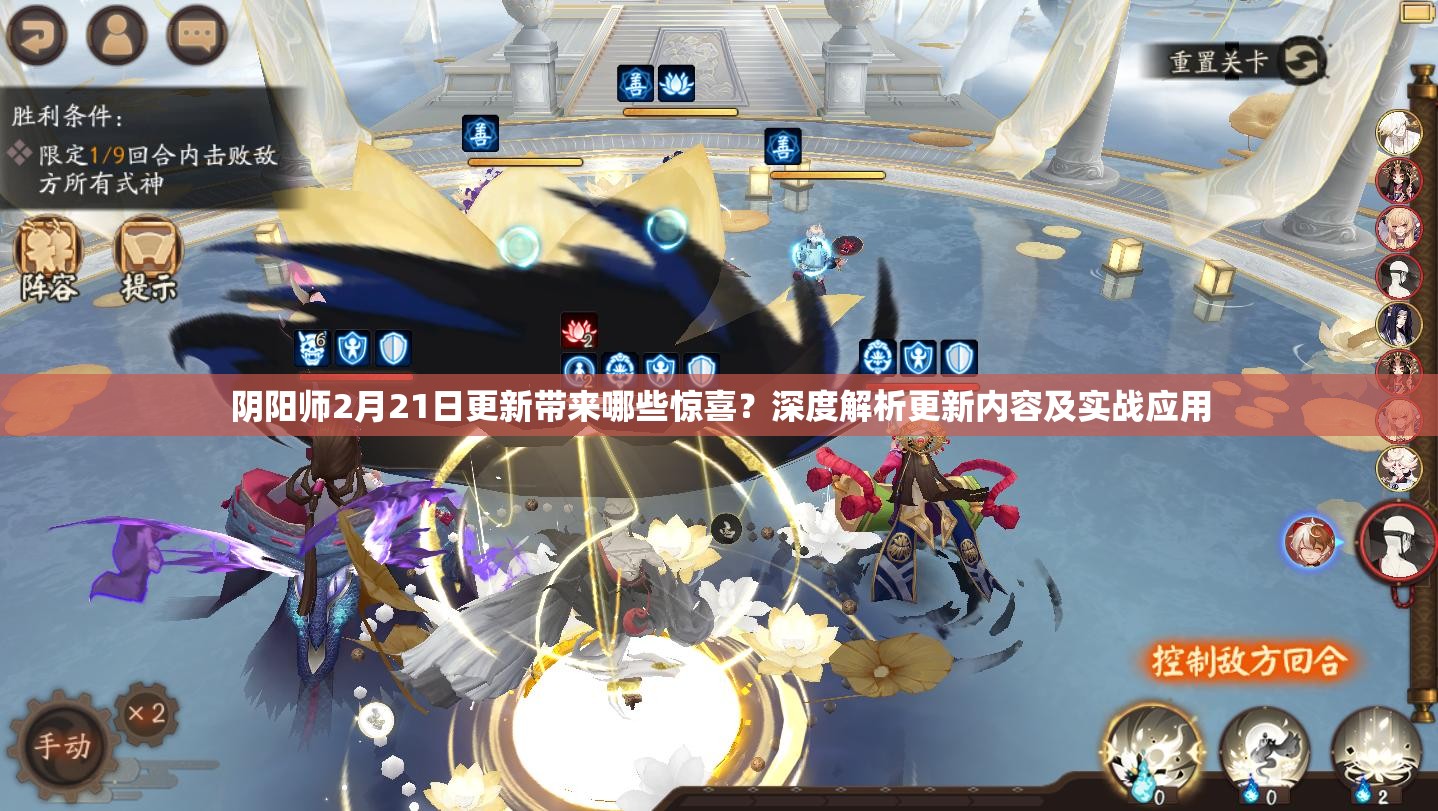Click the red lotus buff icon mid-screen
1438x811 pixels.
coord(580,328)
